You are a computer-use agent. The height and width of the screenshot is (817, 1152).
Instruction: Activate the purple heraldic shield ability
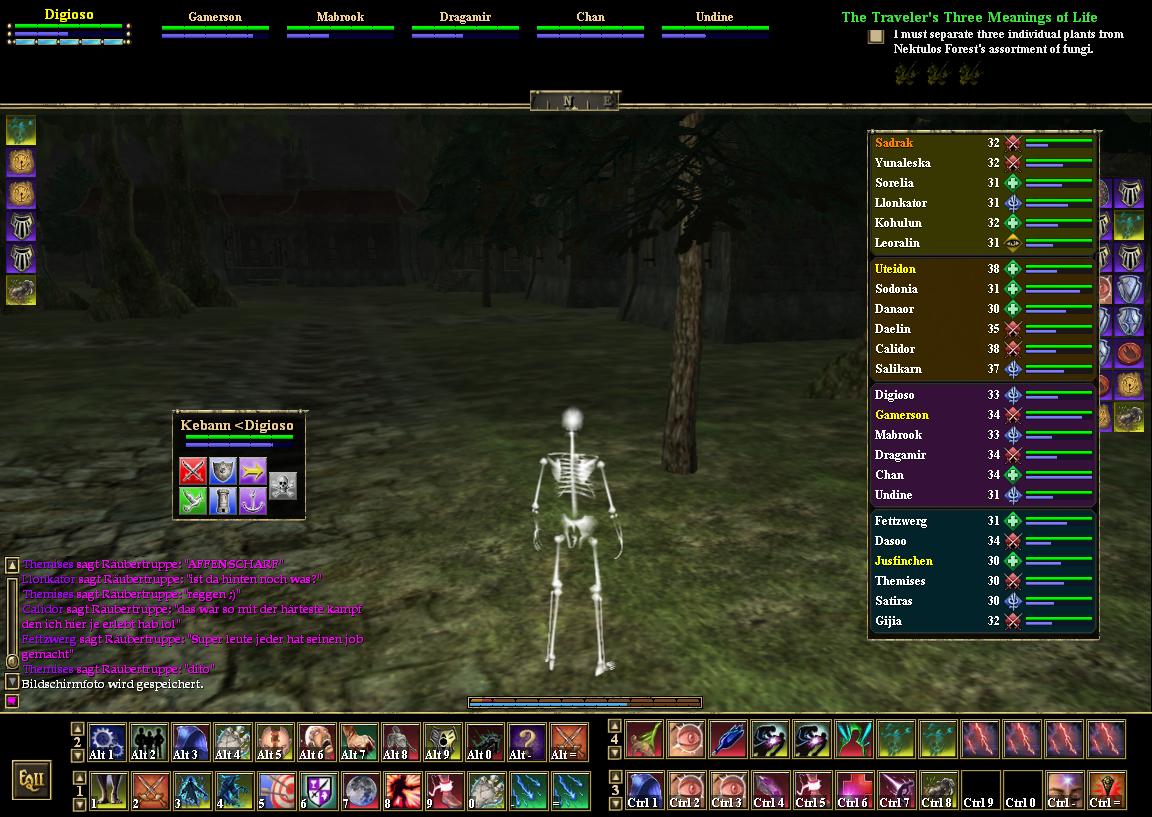tap(316, 791)
